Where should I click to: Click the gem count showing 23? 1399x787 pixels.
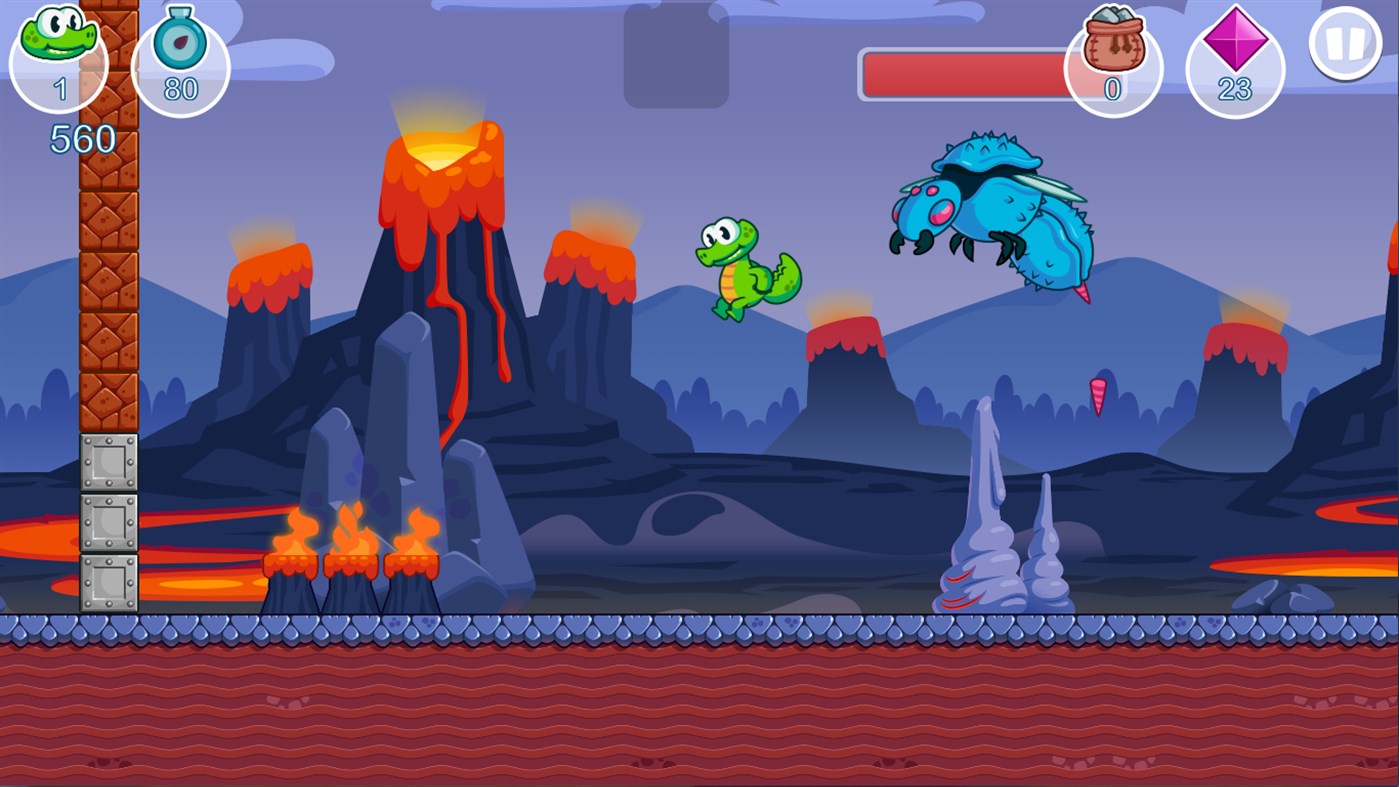(x=1234, y=90)
